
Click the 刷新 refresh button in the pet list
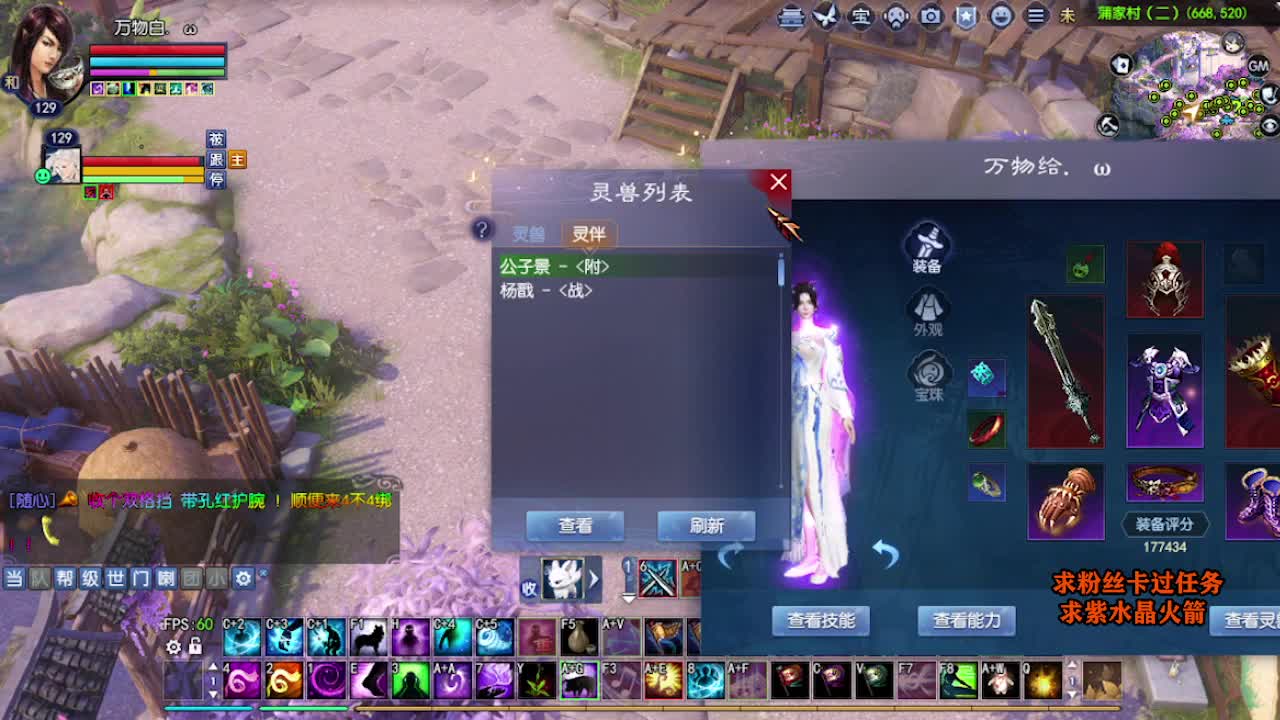(x=706, y=525)
